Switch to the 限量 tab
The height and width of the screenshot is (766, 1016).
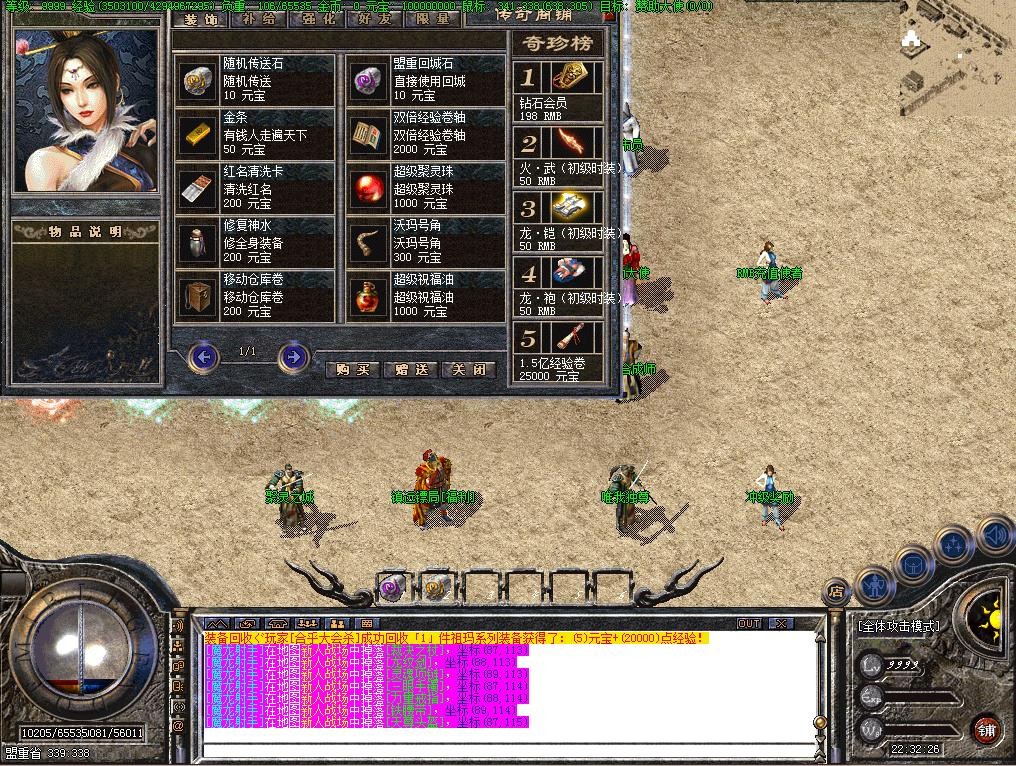434,19
